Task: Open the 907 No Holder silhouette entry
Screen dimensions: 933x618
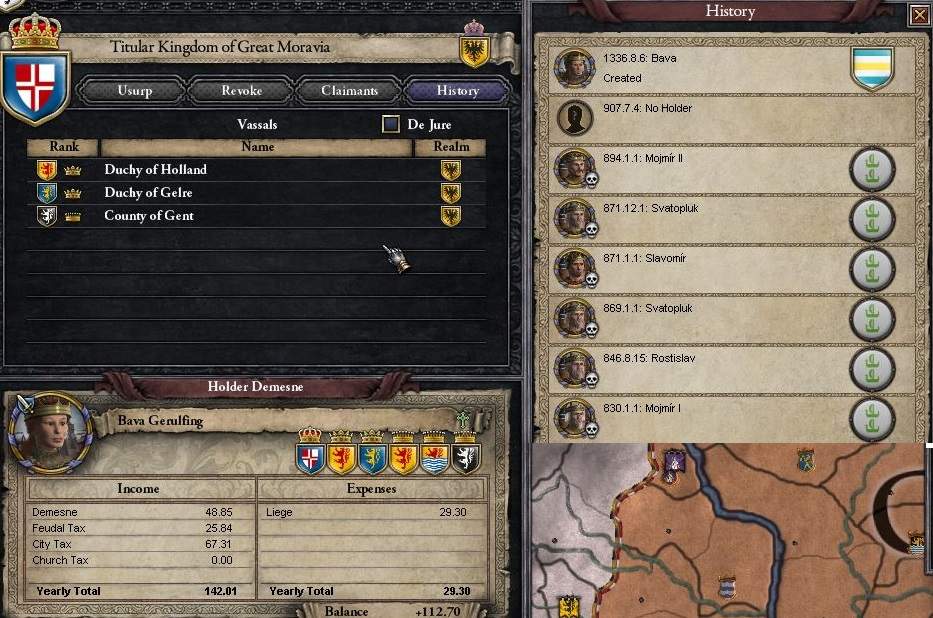Action: click(575, 119)
